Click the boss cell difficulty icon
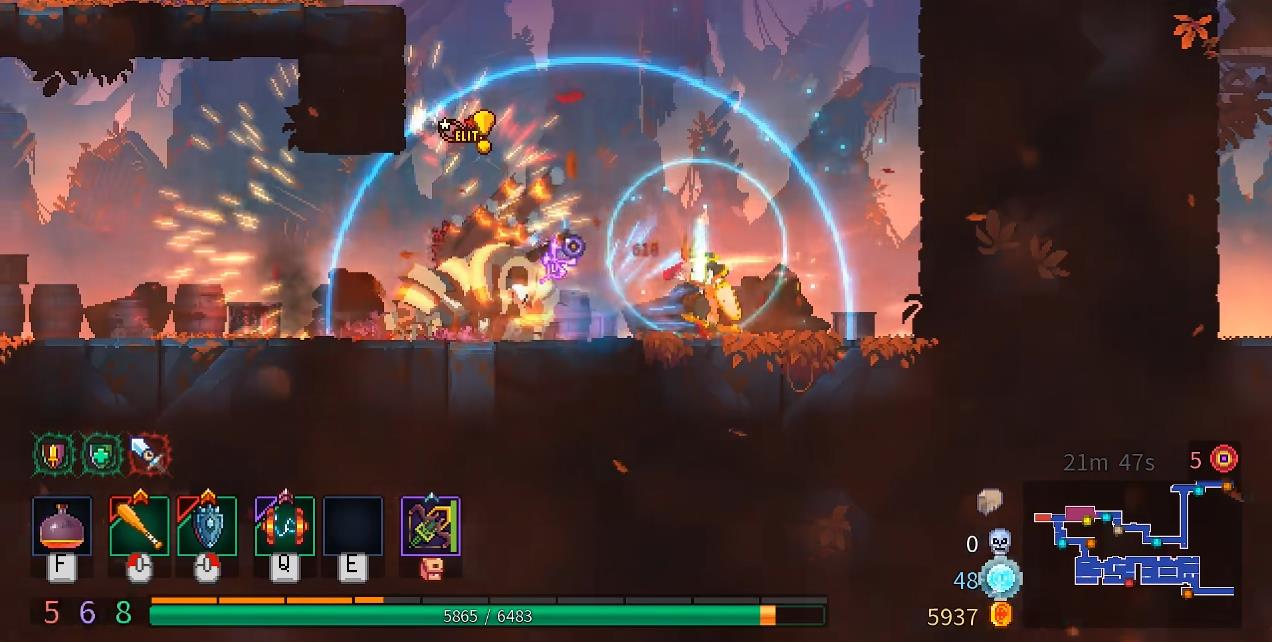Screen dimensions: 1272x642 tap(1224, 460)
